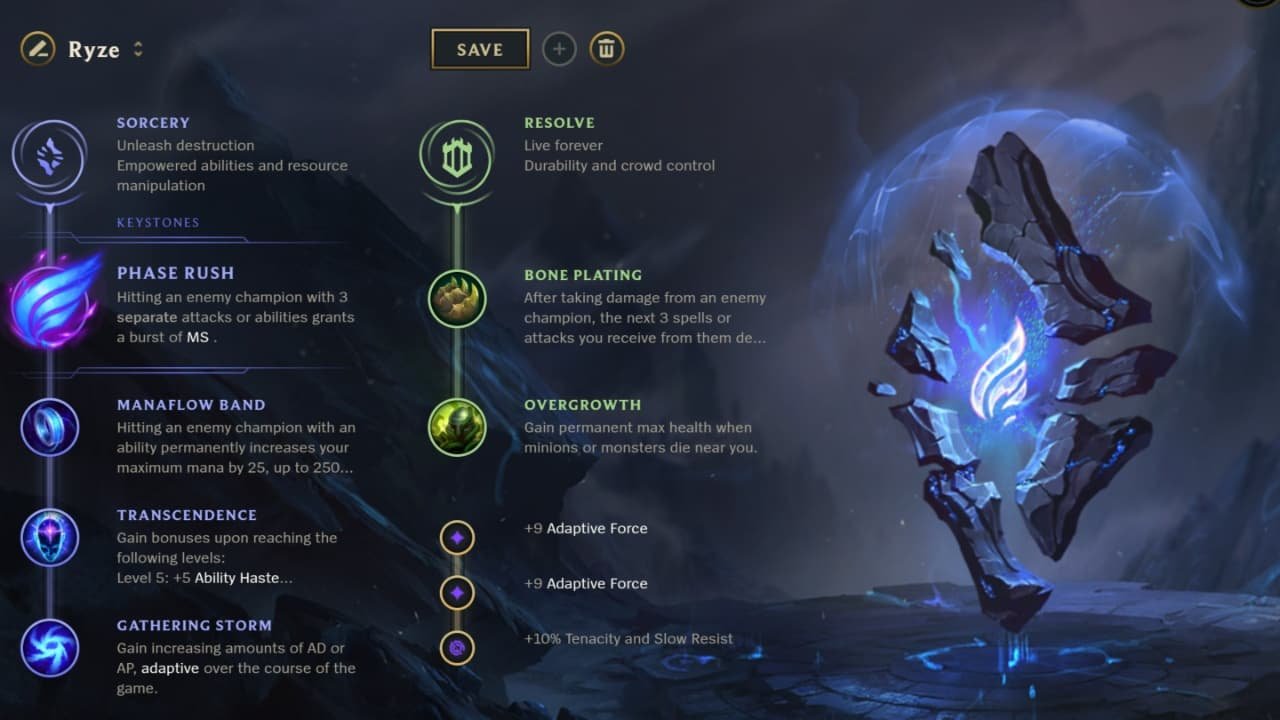
Task: Expand the Keystones section
Action: pos(157,222)
